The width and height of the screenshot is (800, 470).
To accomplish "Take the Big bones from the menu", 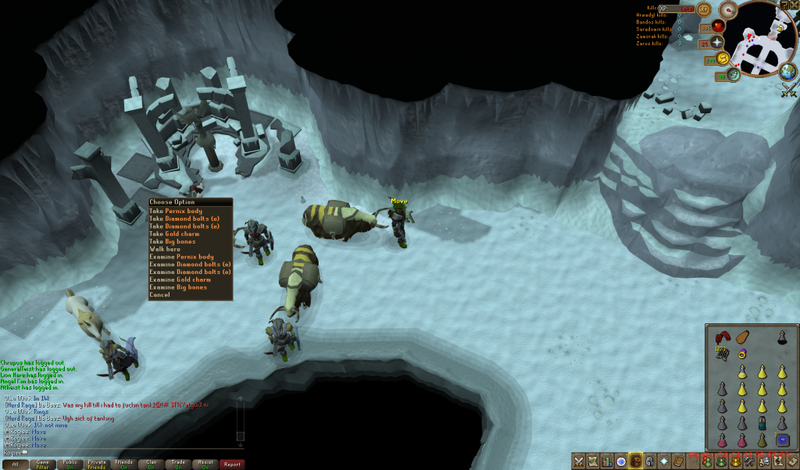I will tap(173, 241).
